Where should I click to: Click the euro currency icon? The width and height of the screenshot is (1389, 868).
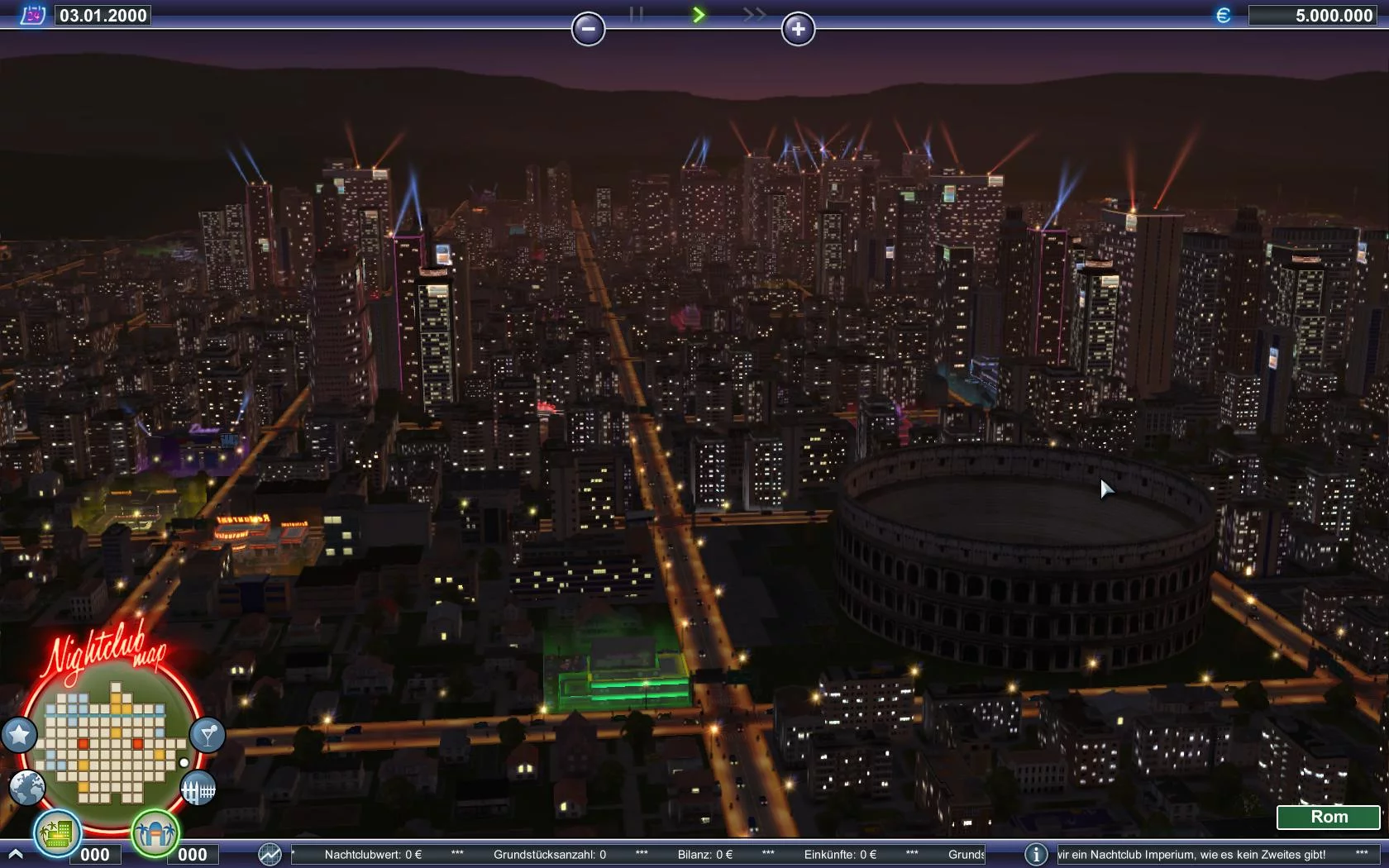1223,15
